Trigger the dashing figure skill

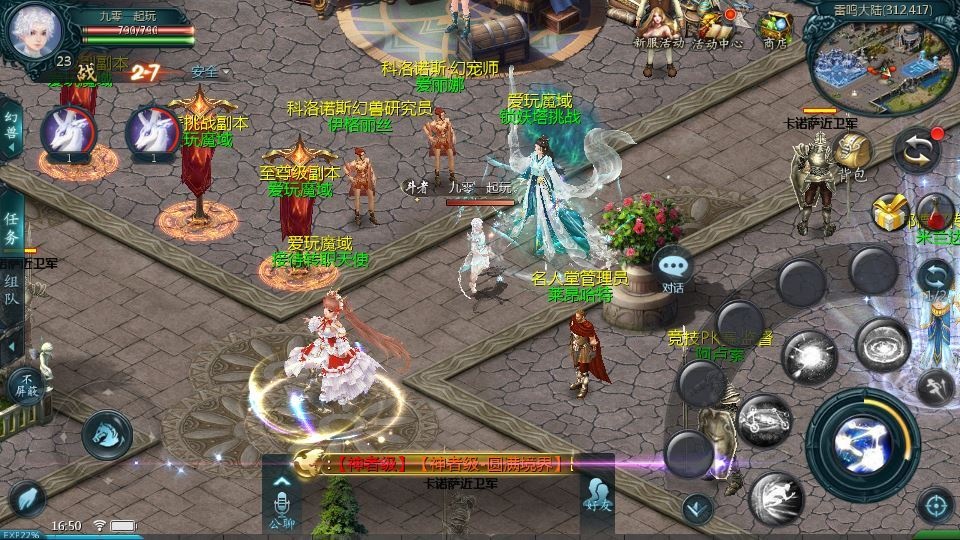(777, 495)
